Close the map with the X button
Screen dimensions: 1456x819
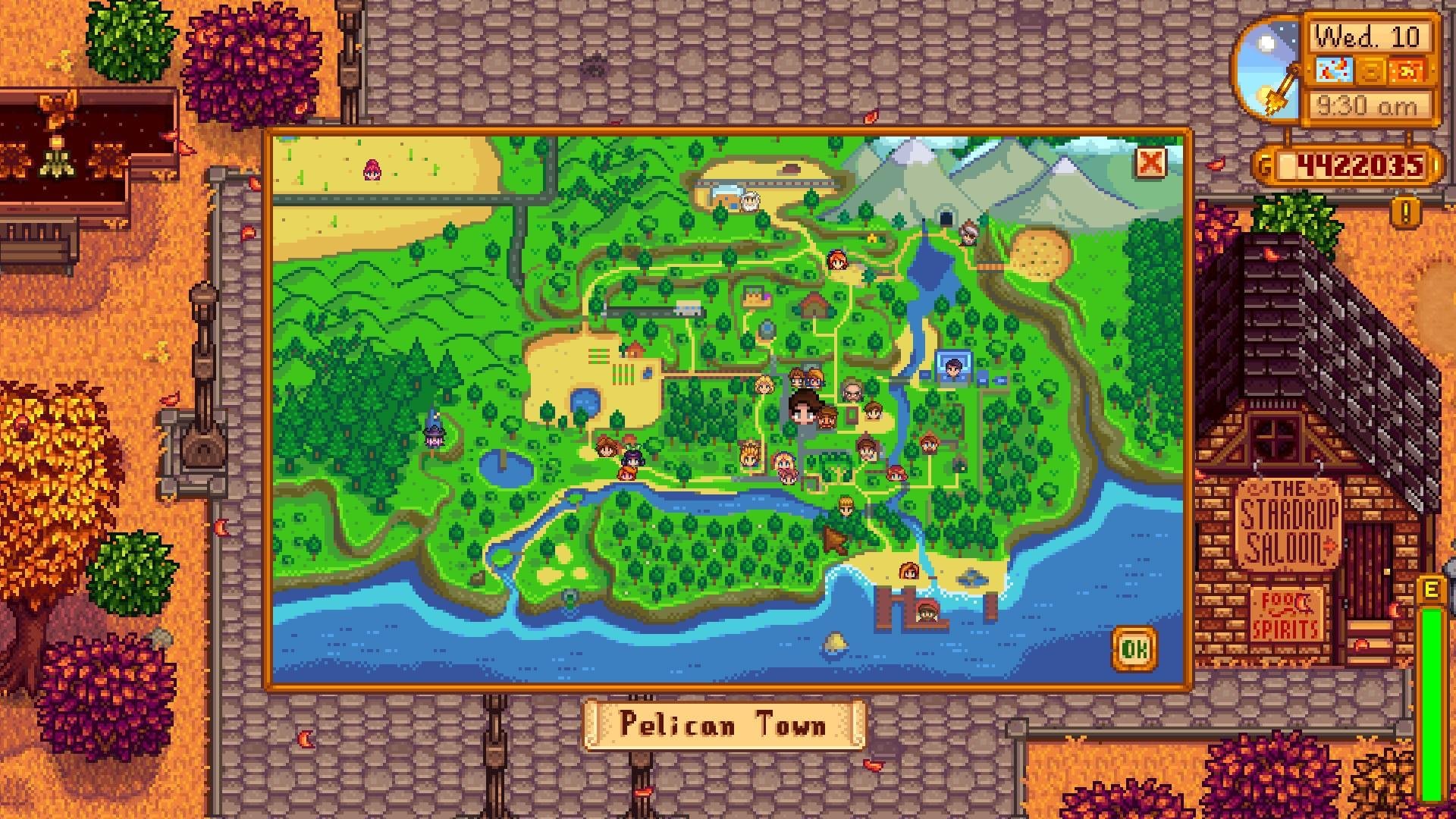pos(1150,162)
